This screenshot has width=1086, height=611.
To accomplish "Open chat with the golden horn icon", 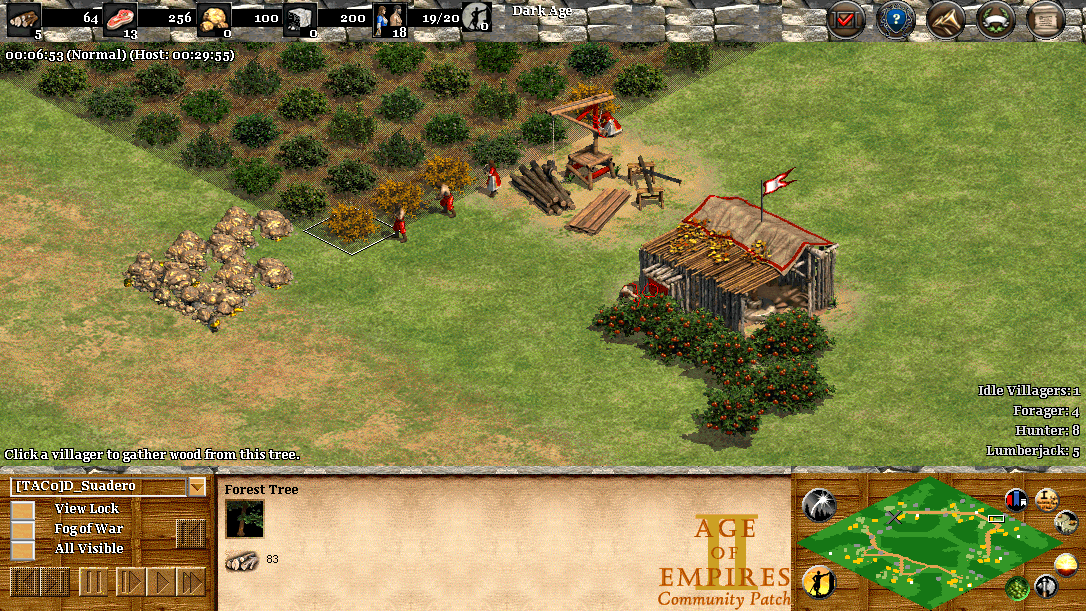I will tap(945, 20).
